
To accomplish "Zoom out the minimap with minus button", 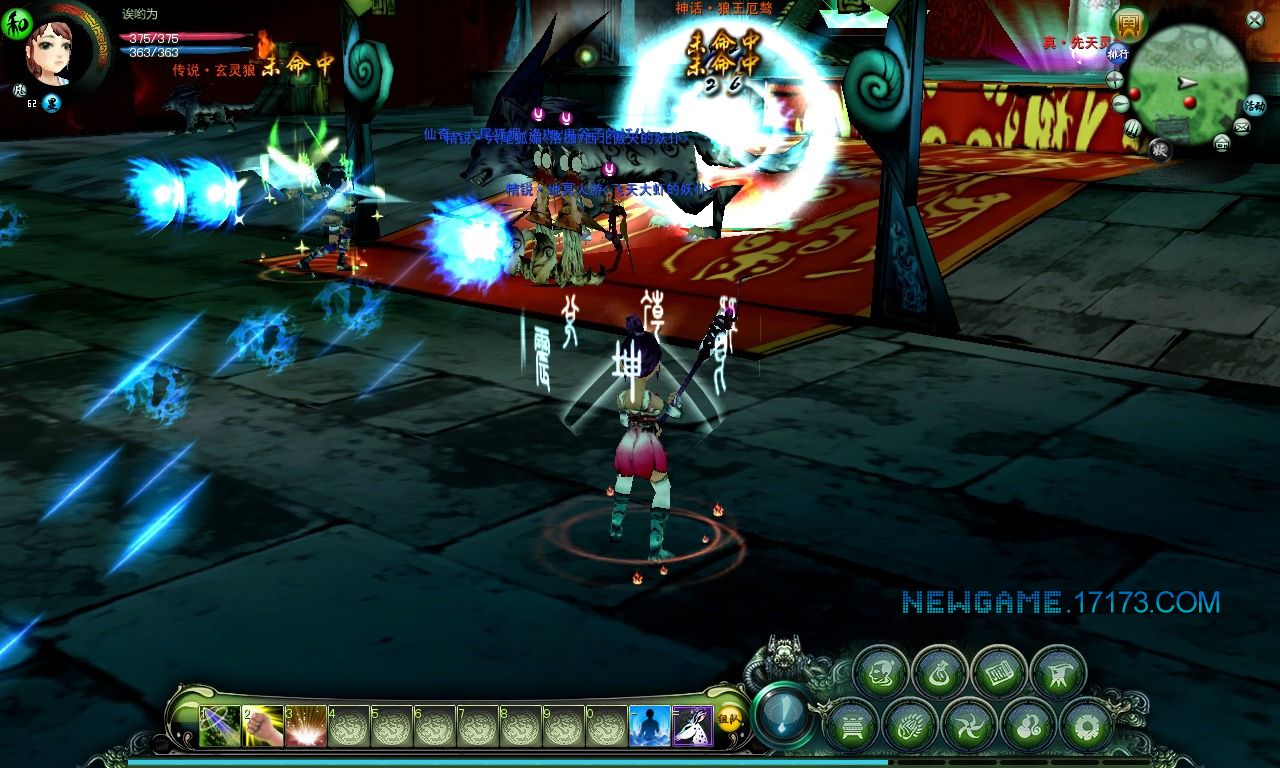I will tap(1121, 103).
